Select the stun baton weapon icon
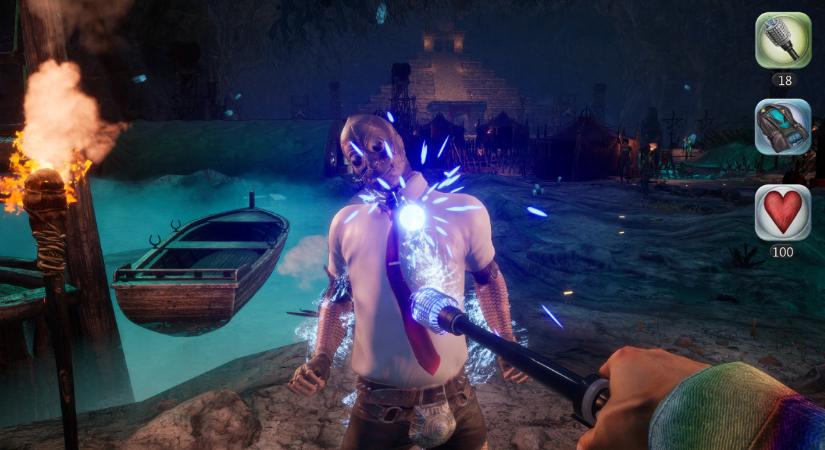The height and width of the screenshot is (450, 825). coord(782,40)
